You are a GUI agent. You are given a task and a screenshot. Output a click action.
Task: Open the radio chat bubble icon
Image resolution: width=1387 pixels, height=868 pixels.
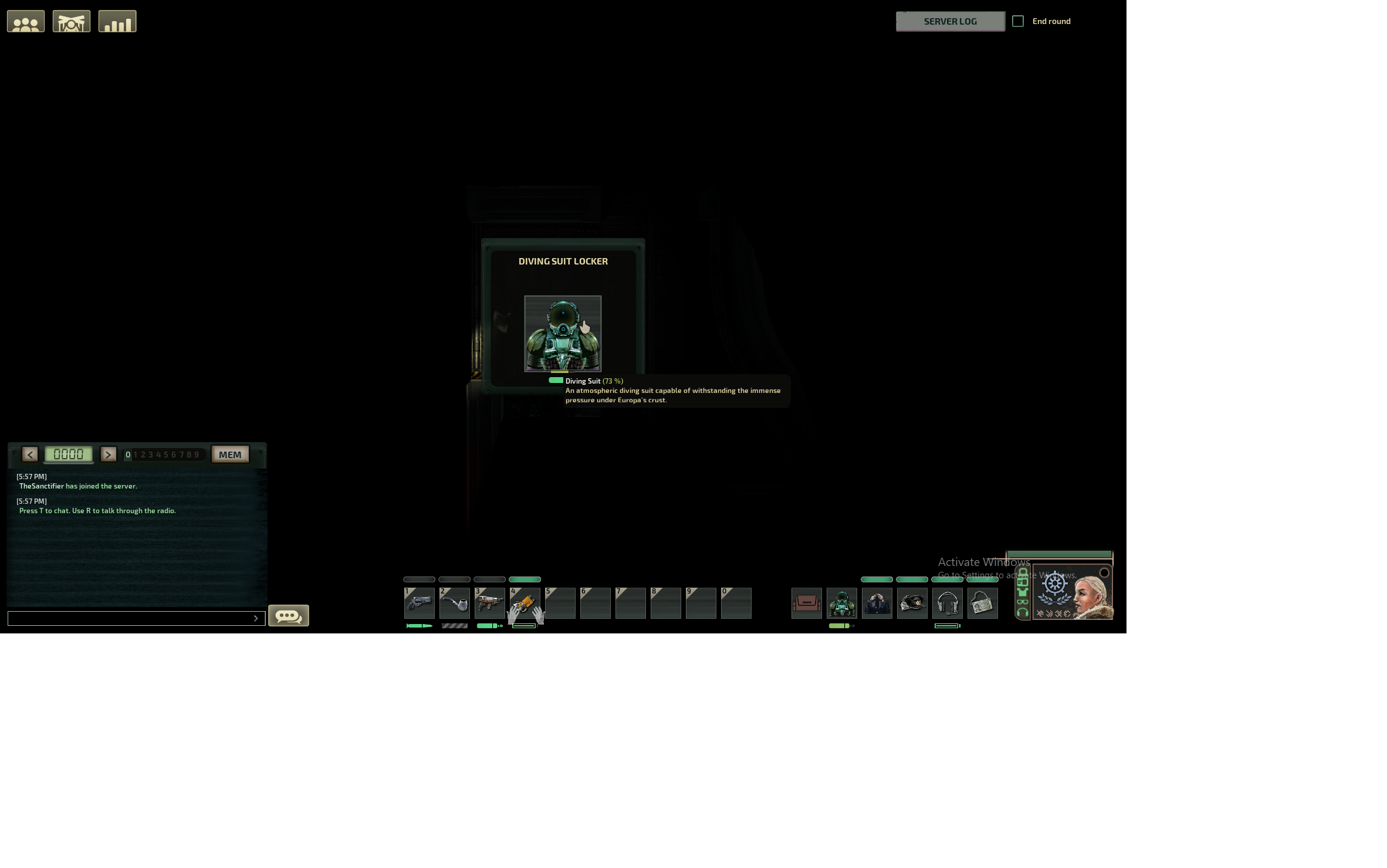click(289, 616)
